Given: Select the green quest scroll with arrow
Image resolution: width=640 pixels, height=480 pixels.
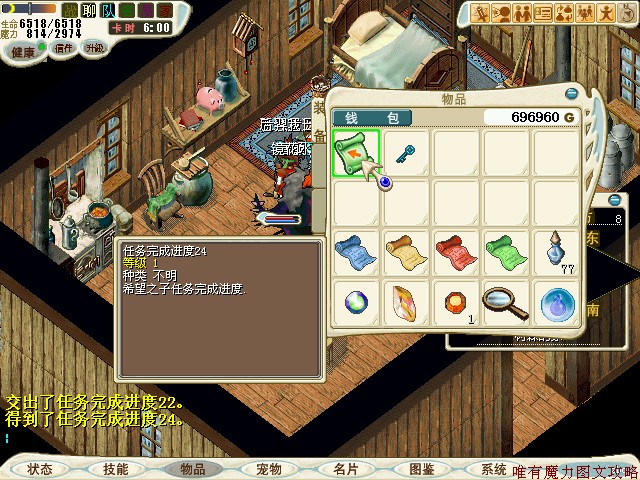Looking at the screenshot, I should [x=355, y=153].
